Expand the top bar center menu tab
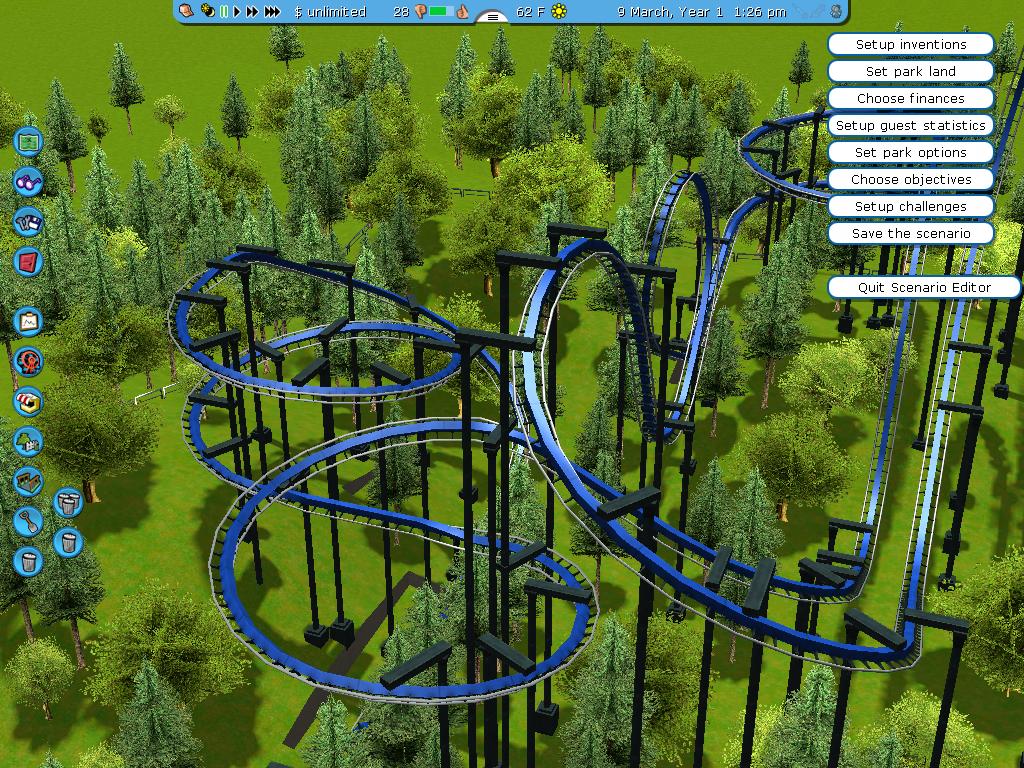The width and height of the screenshot is (1024, 768). coord(492,16)
